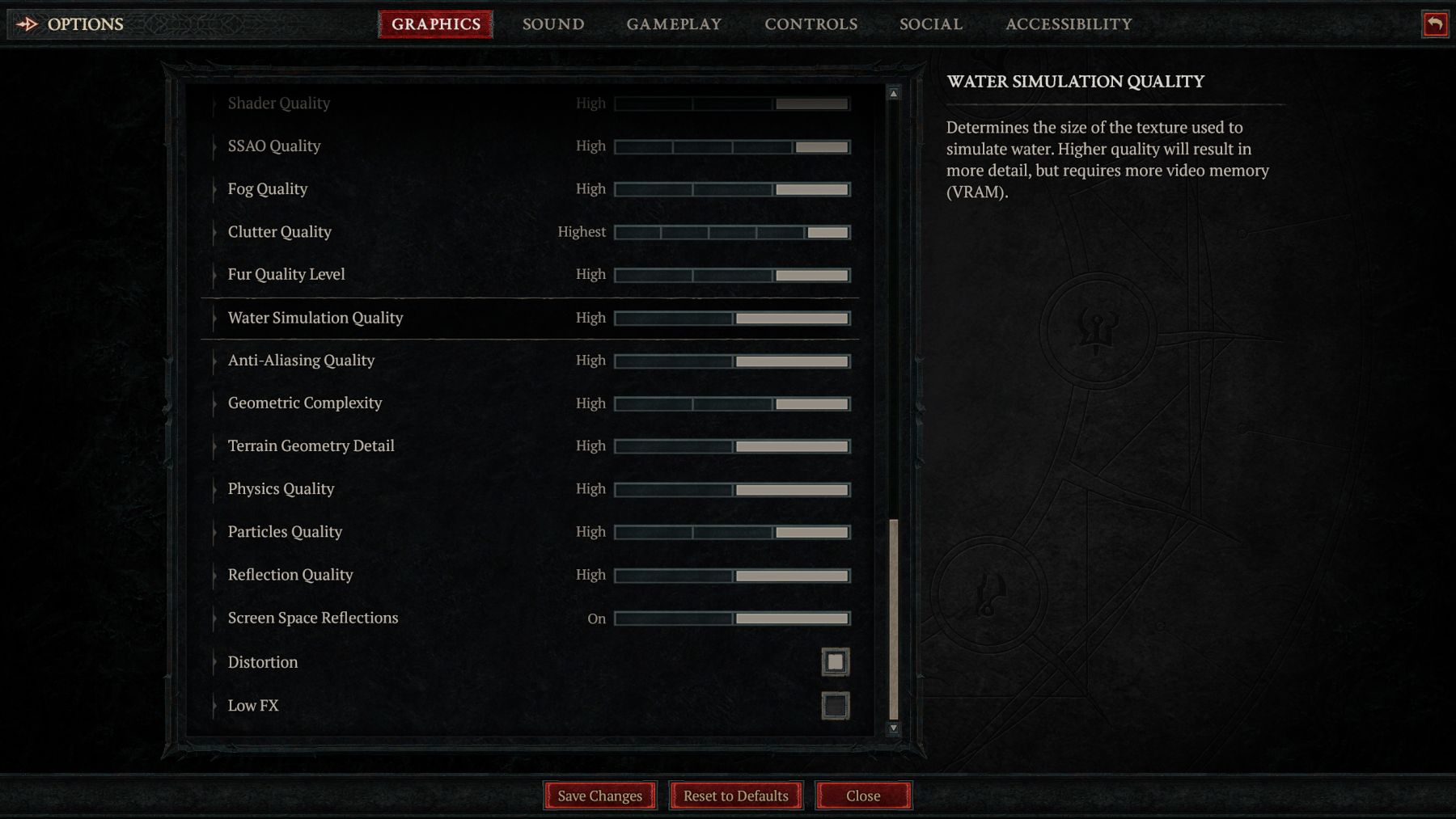This screenshot has height=819, width=1456.
Task: Reset to Defaults button
Action: click(x=735, y=796)
